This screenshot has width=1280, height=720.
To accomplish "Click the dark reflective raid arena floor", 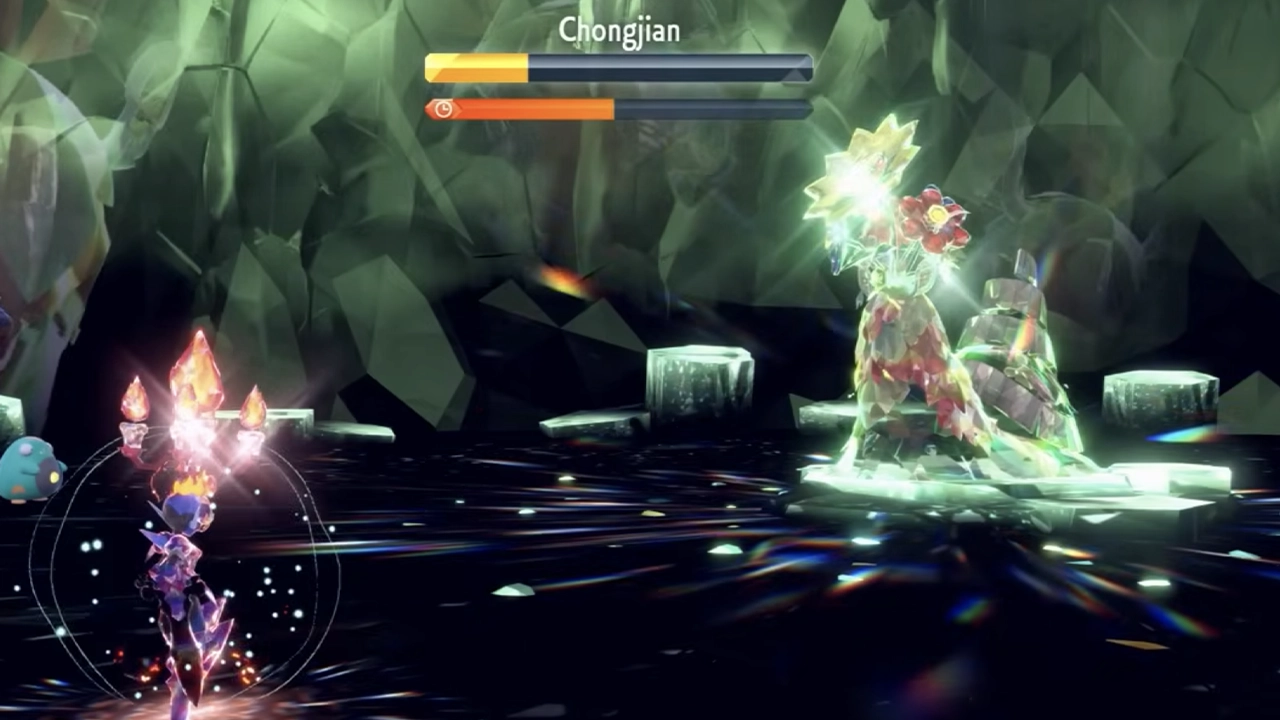I will click(x=600, y=620).
